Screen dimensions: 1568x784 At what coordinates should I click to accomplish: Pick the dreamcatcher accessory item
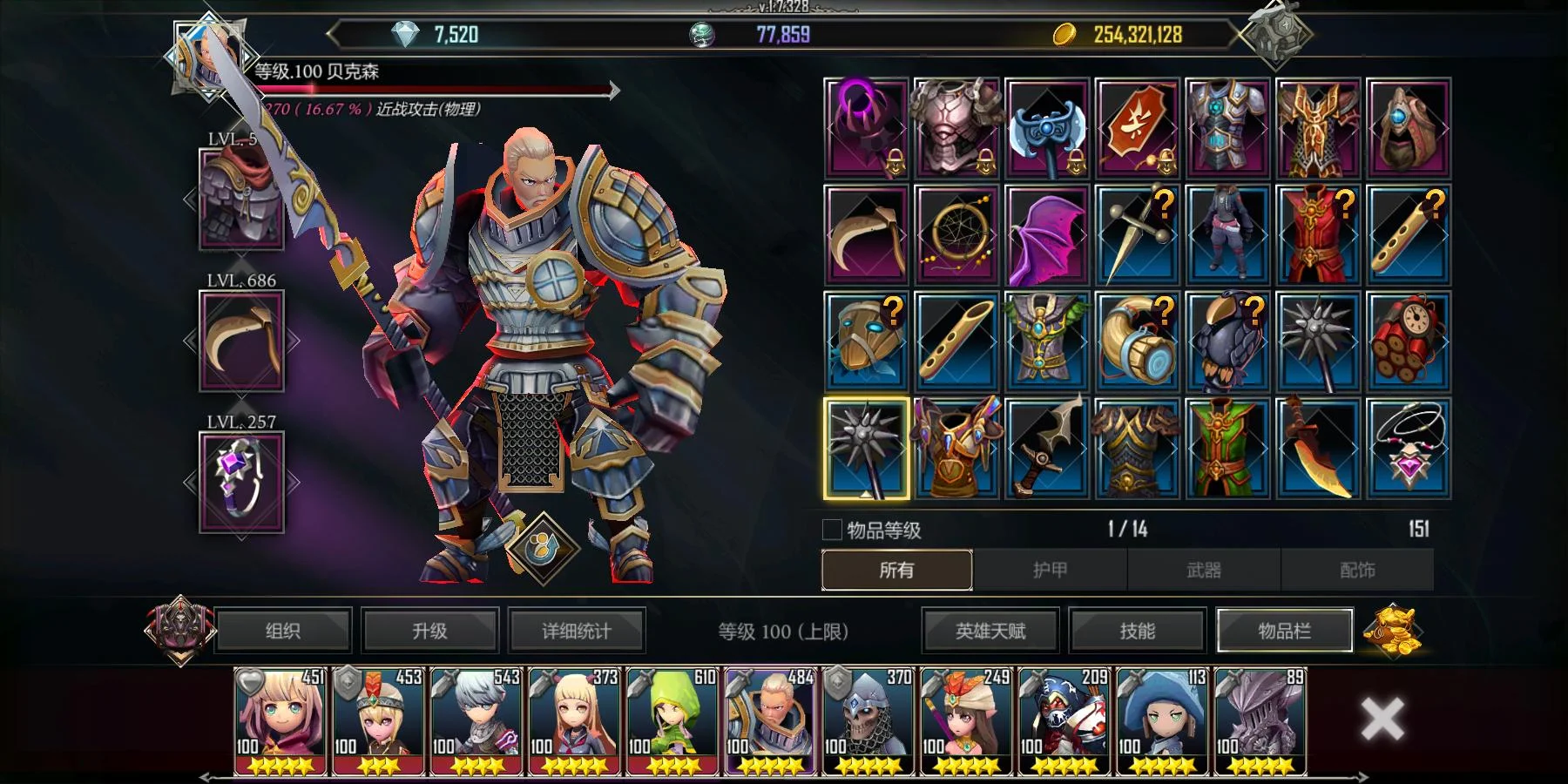pyautogui.click(x=956, y=235)
